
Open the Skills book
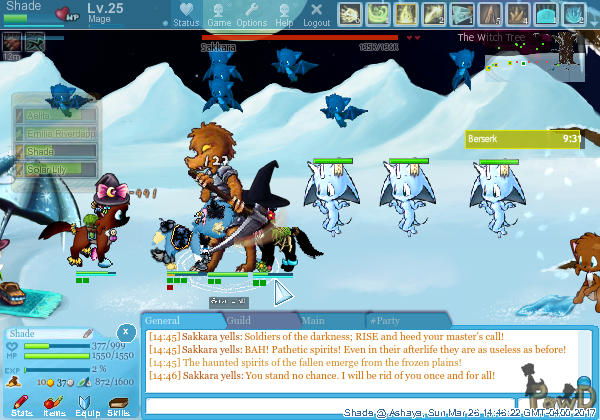[x=118, y=404]
